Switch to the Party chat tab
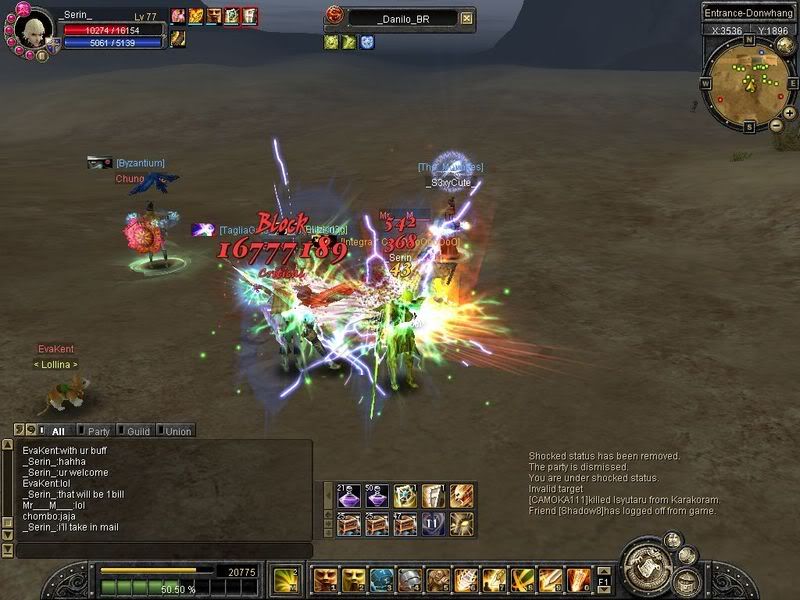Viewport: 800px width, 600px height. tap(97, 431)
